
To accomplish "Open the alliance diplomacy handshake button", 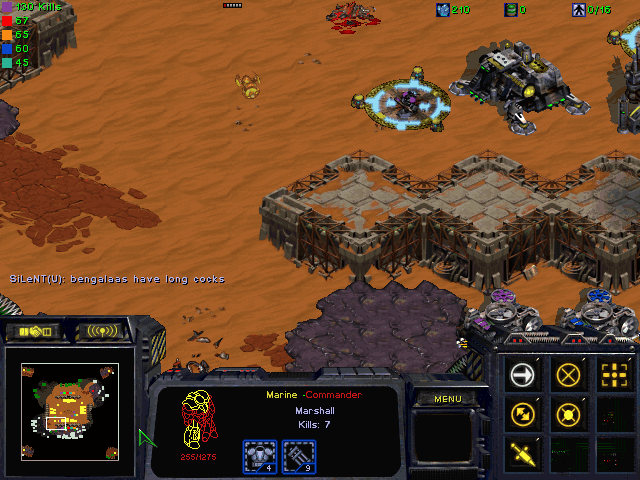I will [33, 331].
